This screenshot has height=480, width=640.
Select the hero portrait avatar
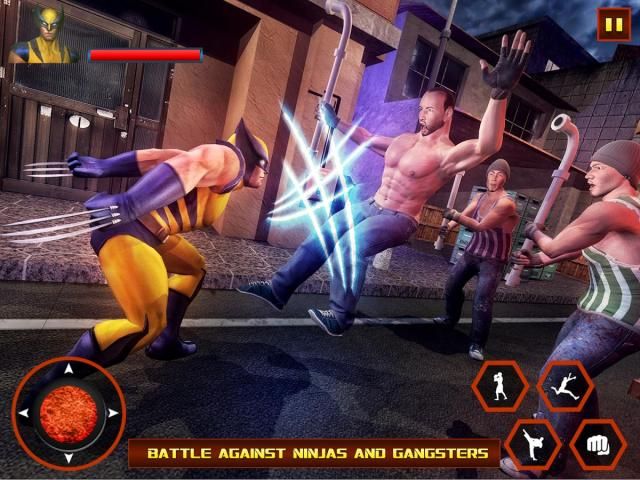(x=44, y=34)
